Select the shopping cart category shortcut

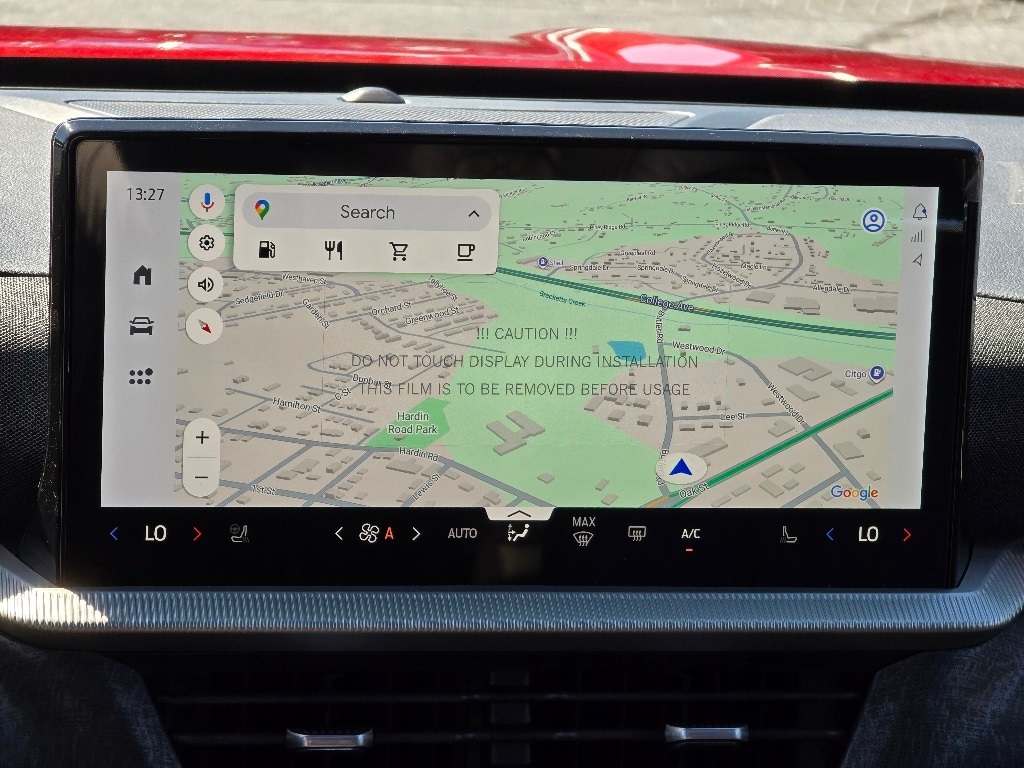click(x=399, y=251)
